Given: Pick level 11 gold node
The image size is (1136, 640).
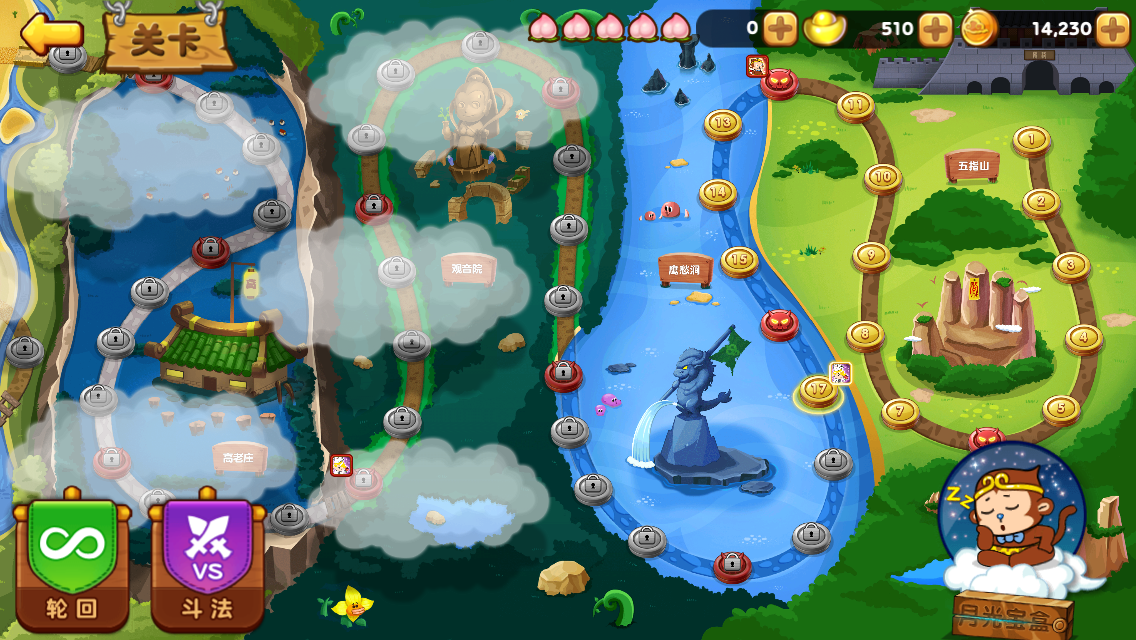Looking at the screenshot, I should click(x=855, y=104).
